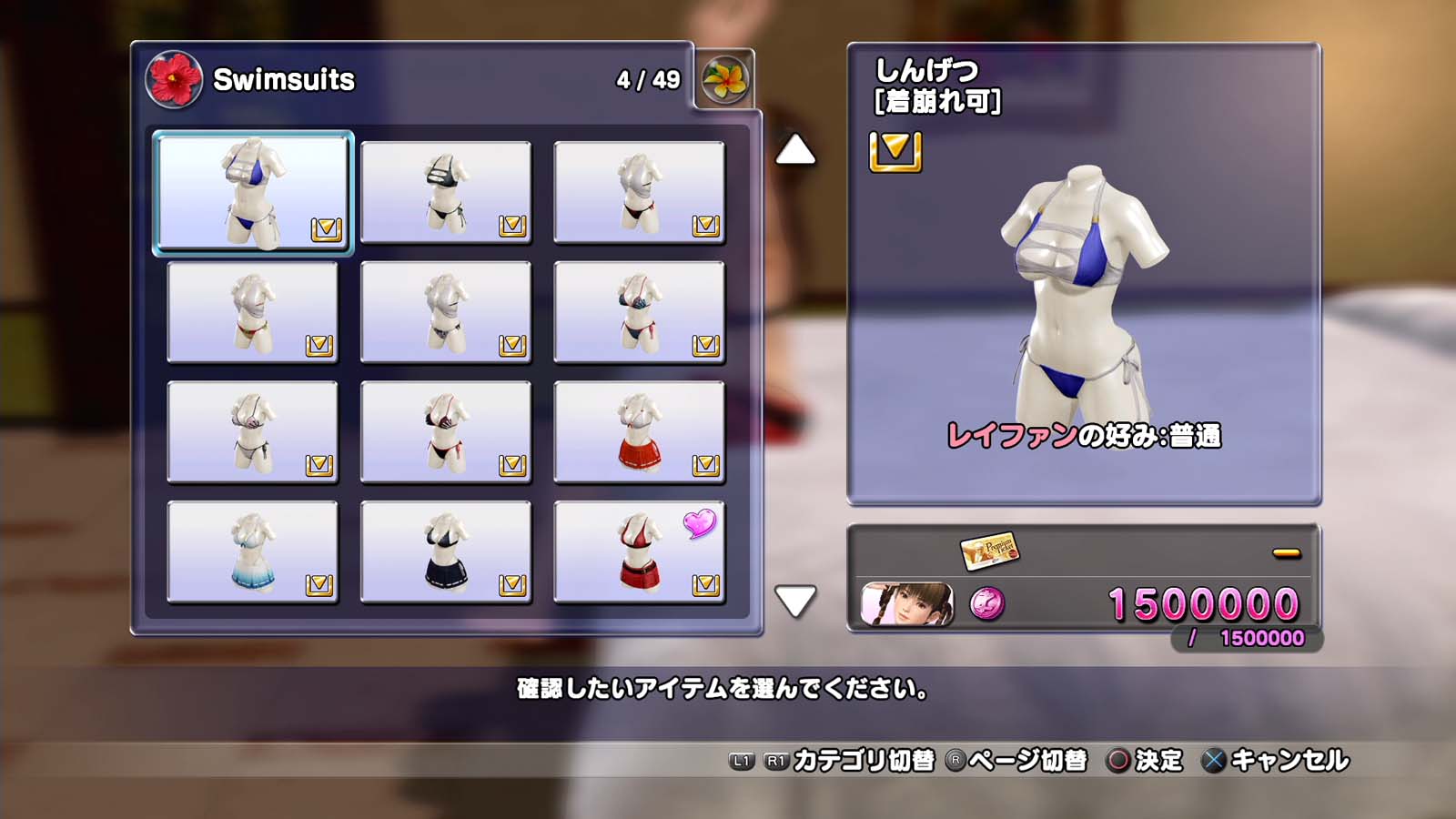This screenshot has width=1456, height=819.
Task: Click the character portrait in the money panel
Action: (x=907, y=604)
